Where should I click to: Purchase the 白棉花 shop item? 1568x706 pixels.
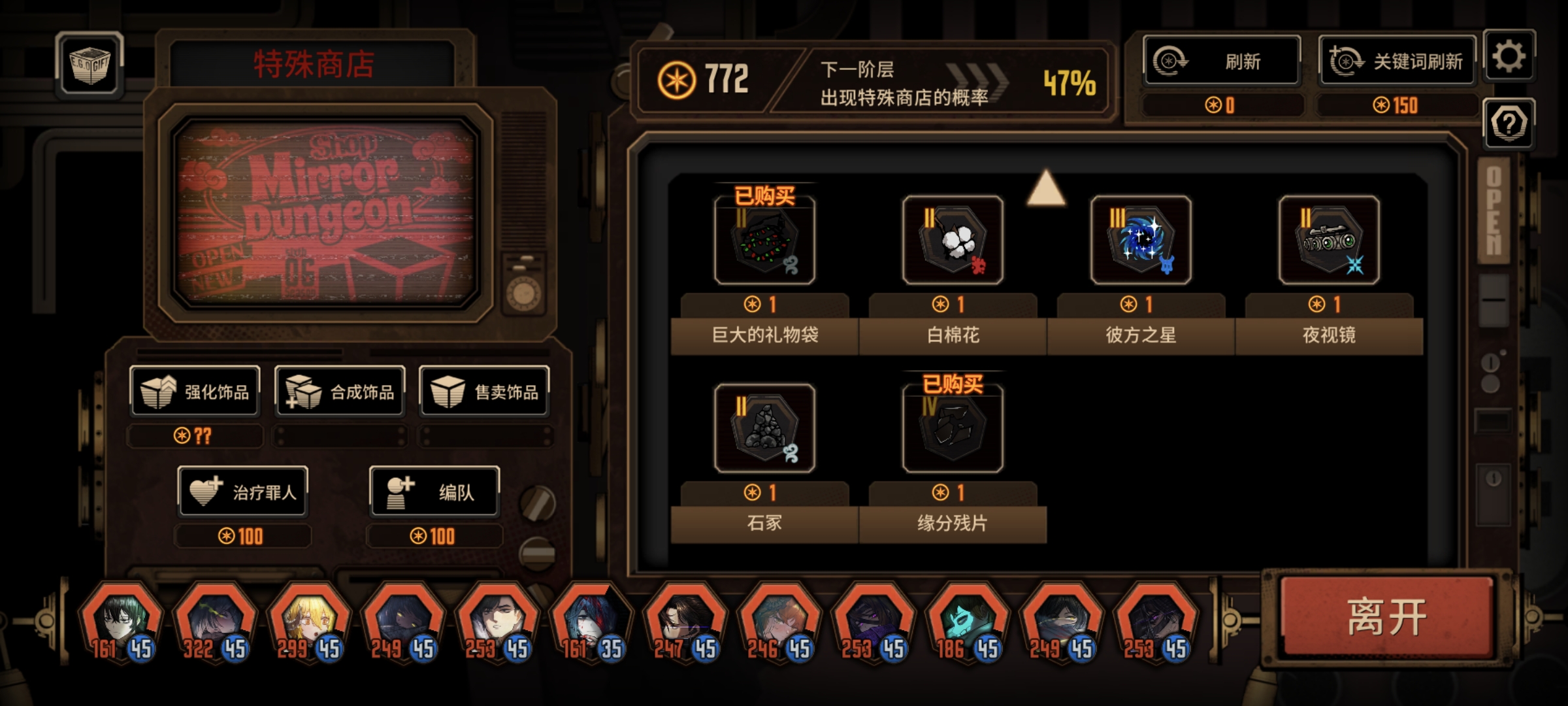point(951,242)
